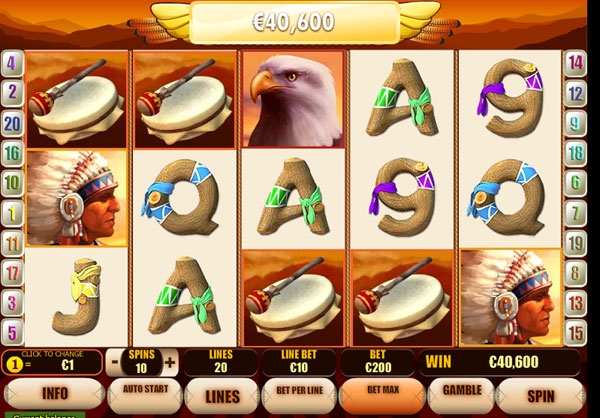
Task: Choose payline number 16
Action: 12,153
